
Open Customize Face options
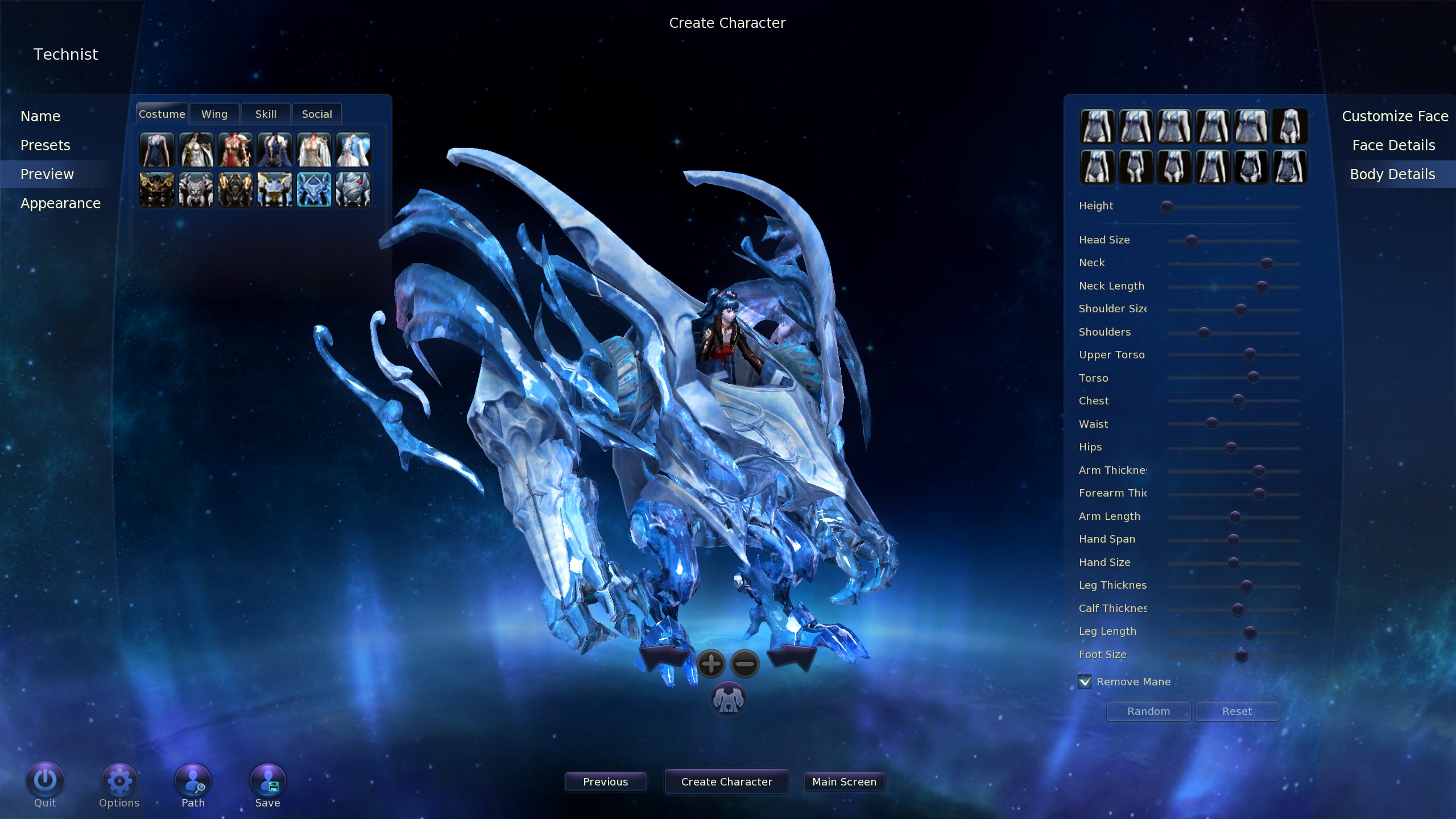coord(1395,117)
